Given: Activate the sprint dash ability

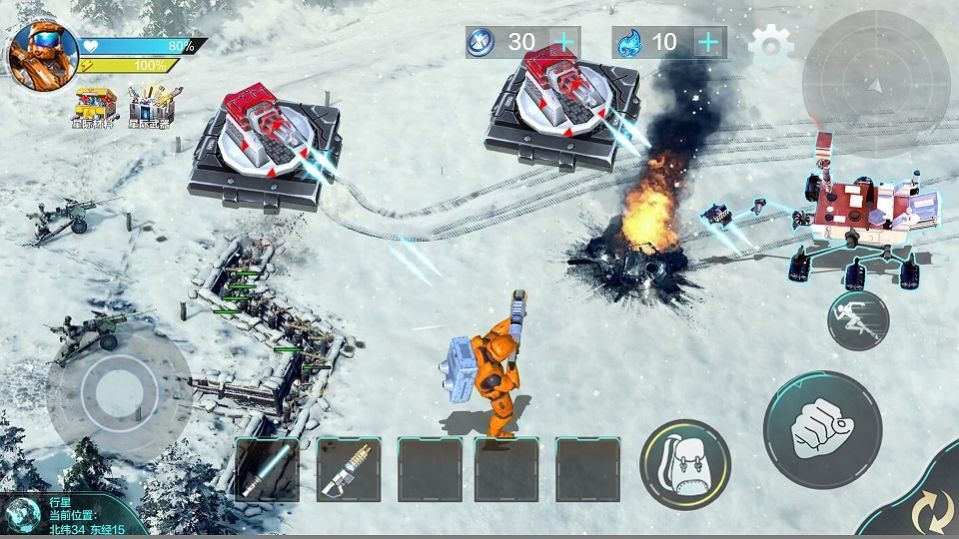Looking at the screenshot, I should (858, 320).
